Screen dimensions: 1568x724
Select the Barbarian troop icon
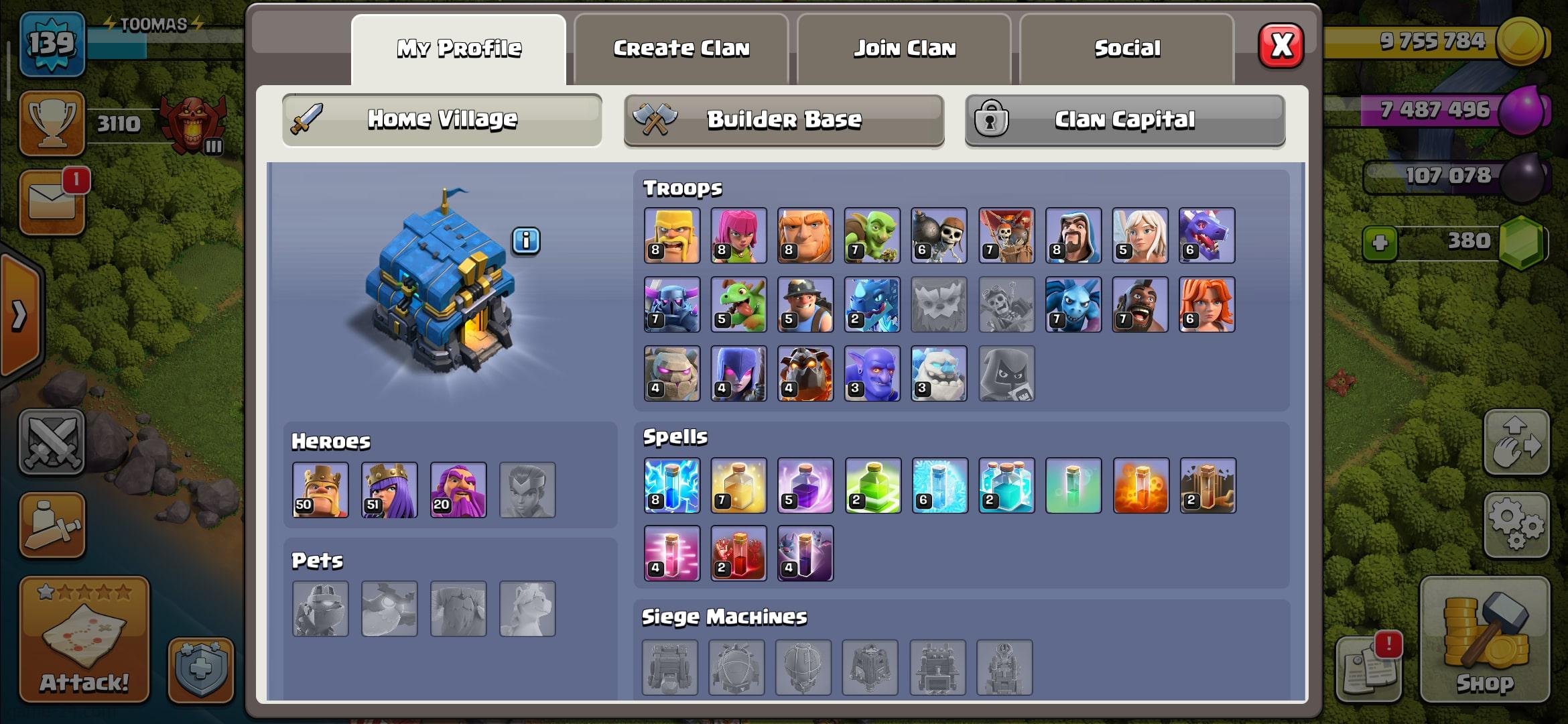click(671, 235)
